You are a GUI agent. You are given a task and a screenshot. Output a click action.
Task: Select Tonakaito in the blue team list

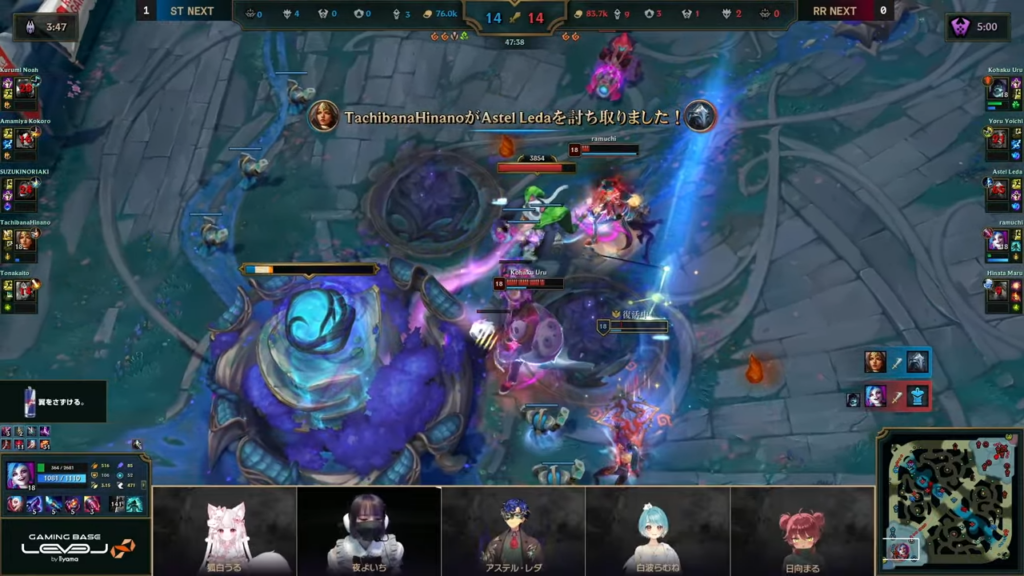tap(25, 291)
